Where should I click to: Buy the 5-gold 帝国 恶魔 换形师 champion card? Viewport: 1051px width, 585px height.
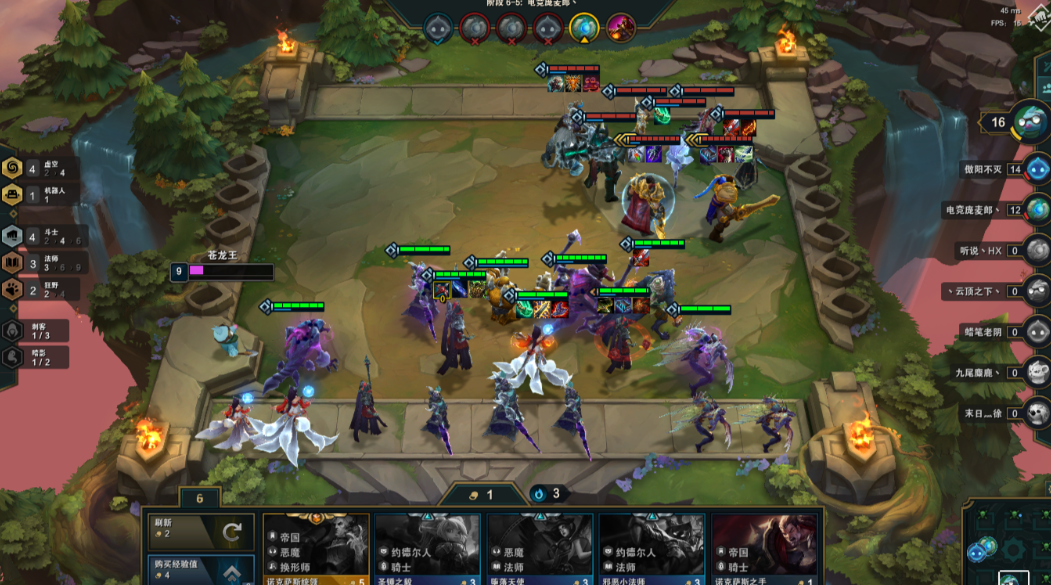click(x=317, y=549)
